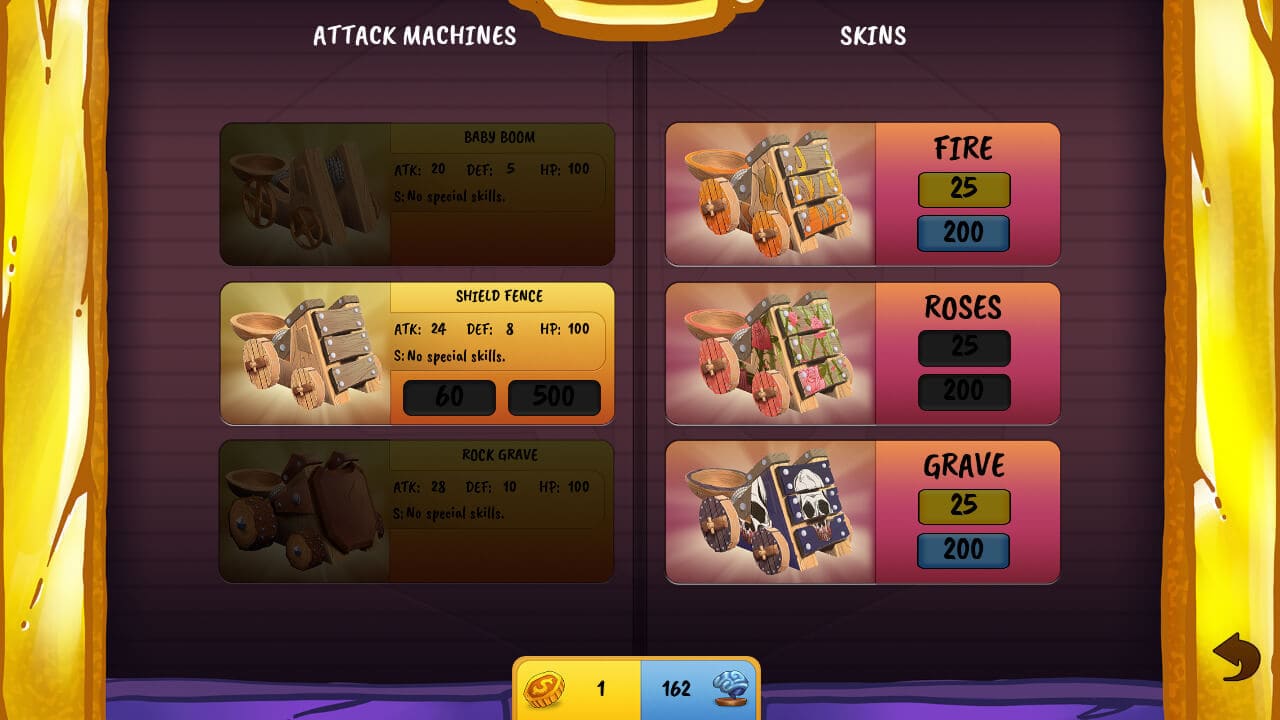
Task: Click the Fire skin catapult image
Action: [x=770, y=193]
